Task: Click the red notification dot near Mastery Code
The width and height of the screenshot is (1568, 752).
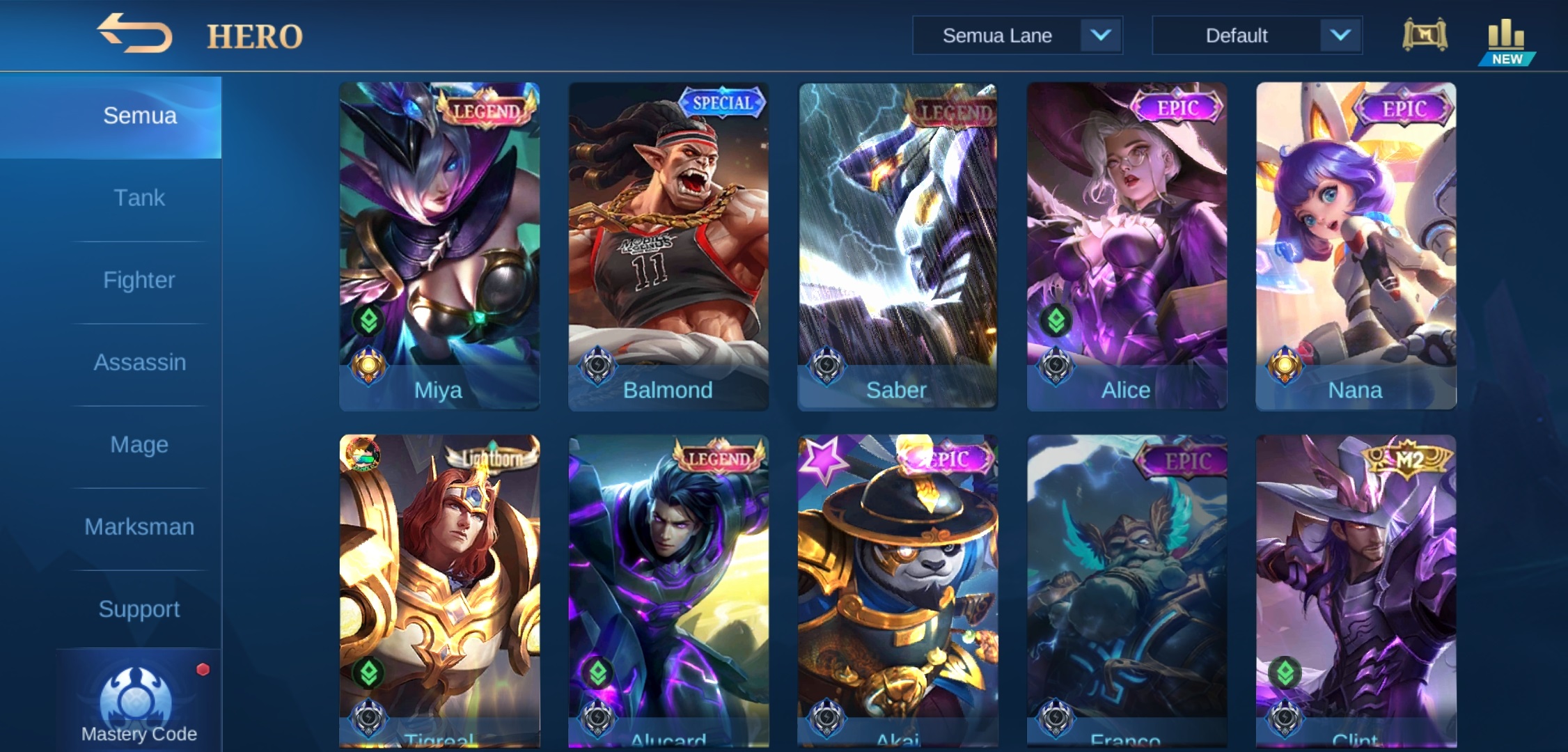Action: [203, 670]
